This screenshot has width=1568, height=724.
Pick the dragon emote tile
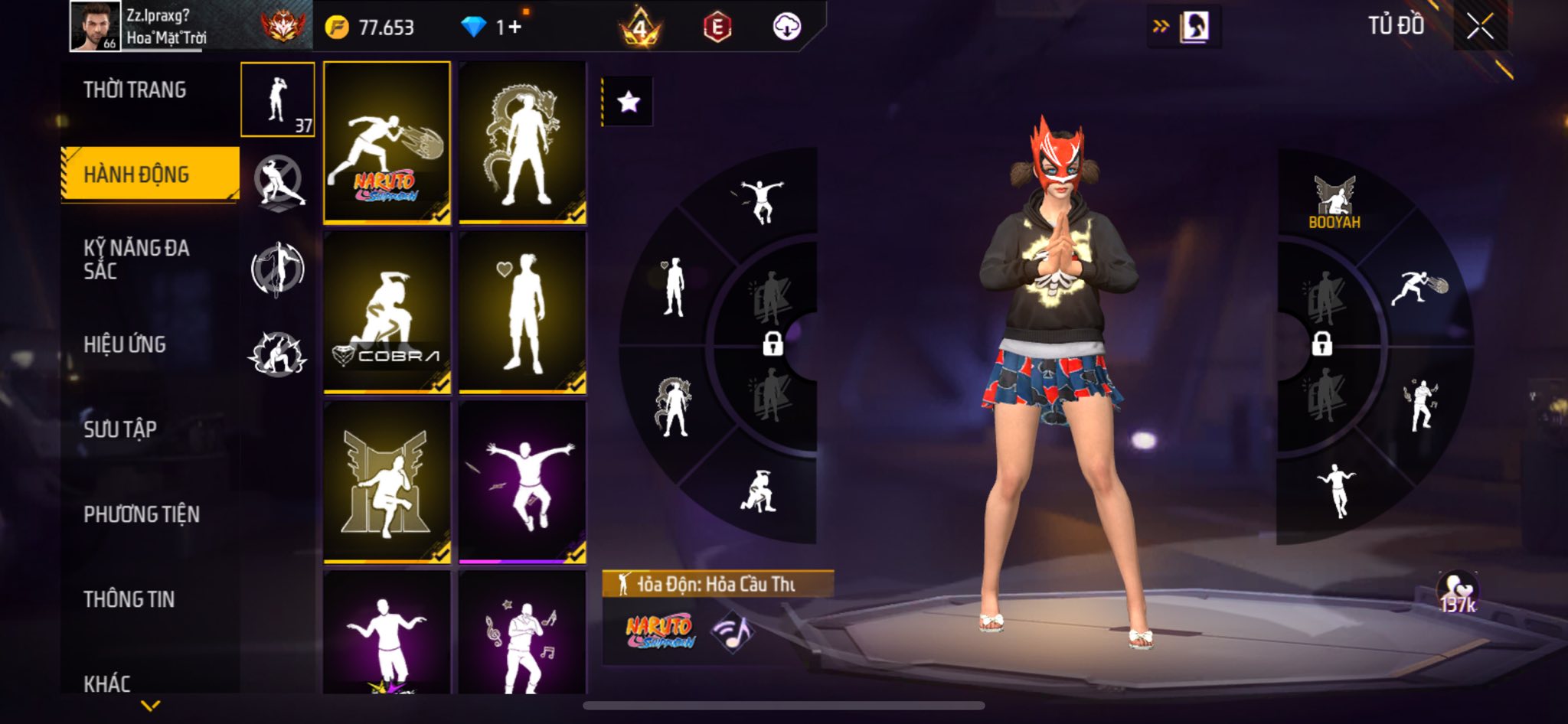click(522, 142)
